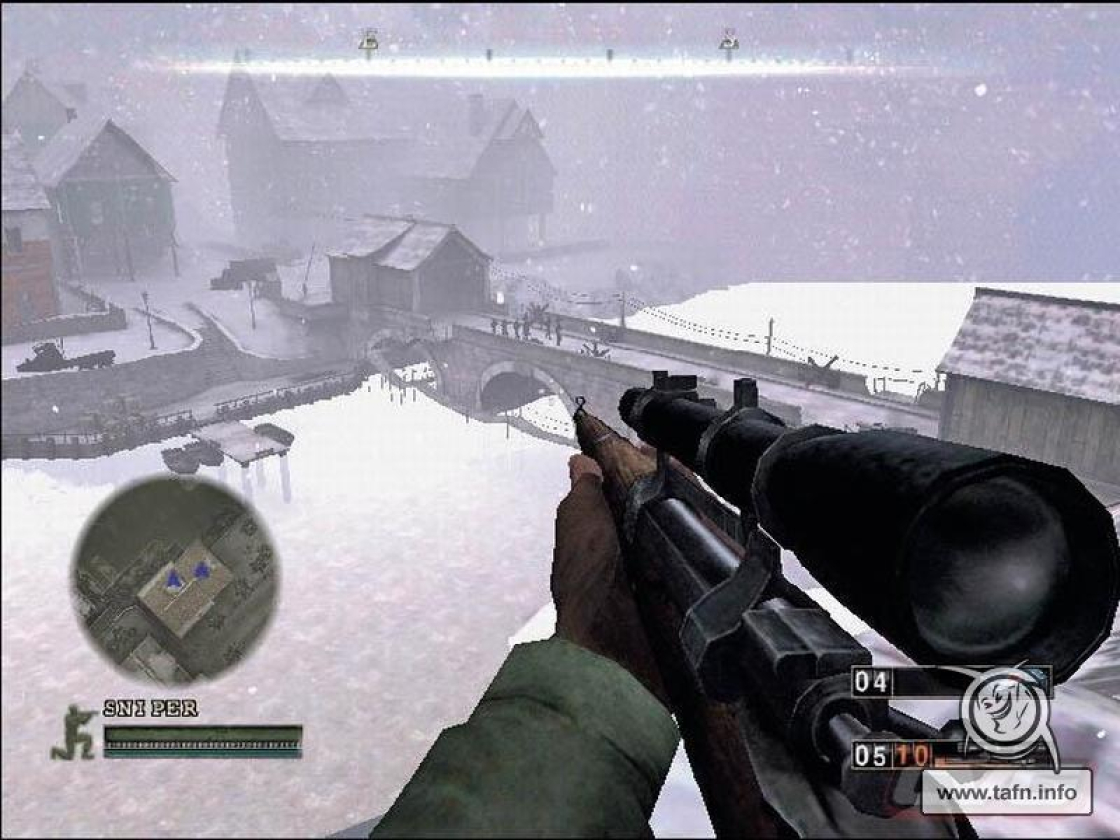
Task: Select the crouching sniper stance icon
Action: (74, 732)
